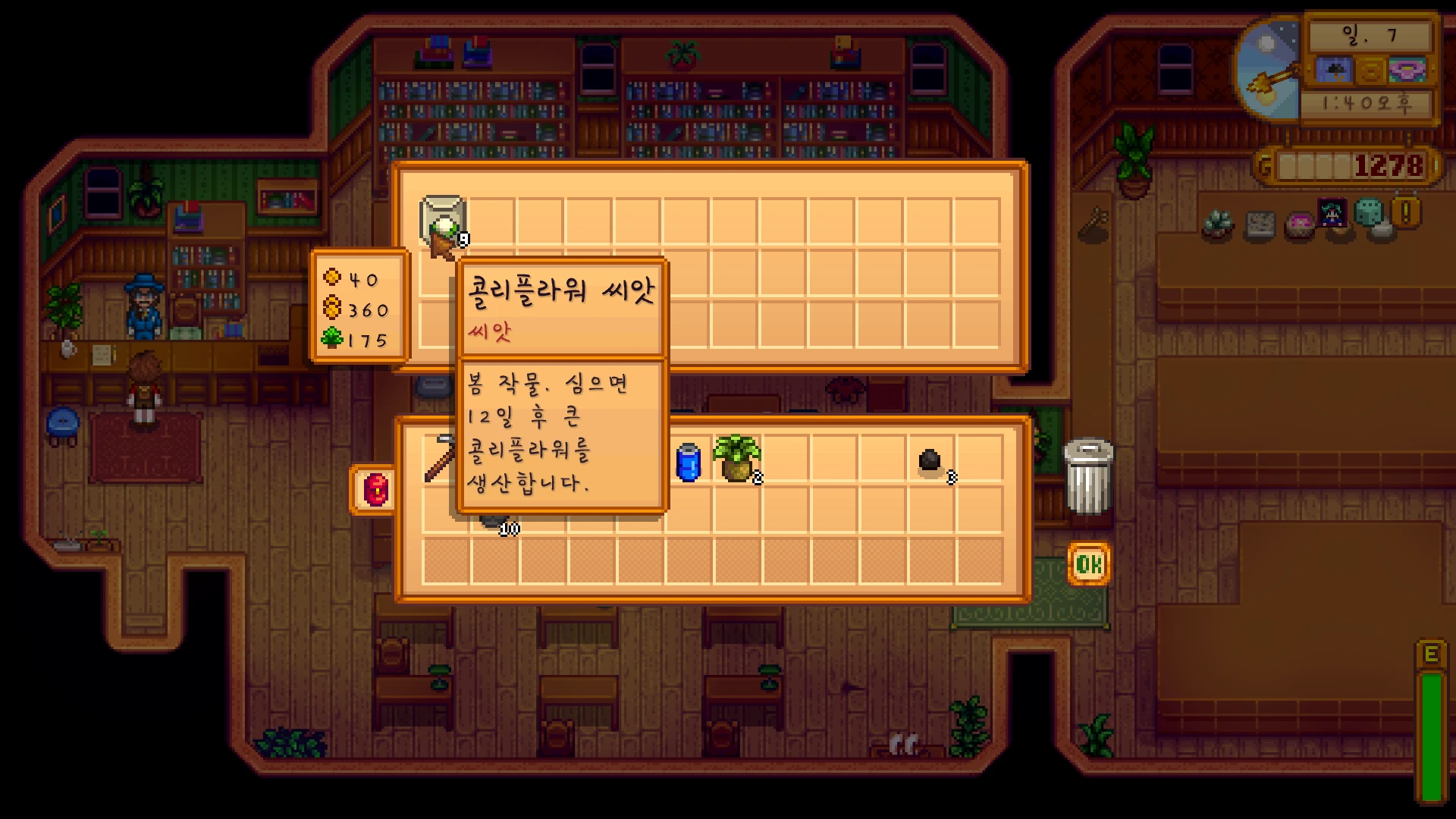Select the coal stack of three

point(930,460)
